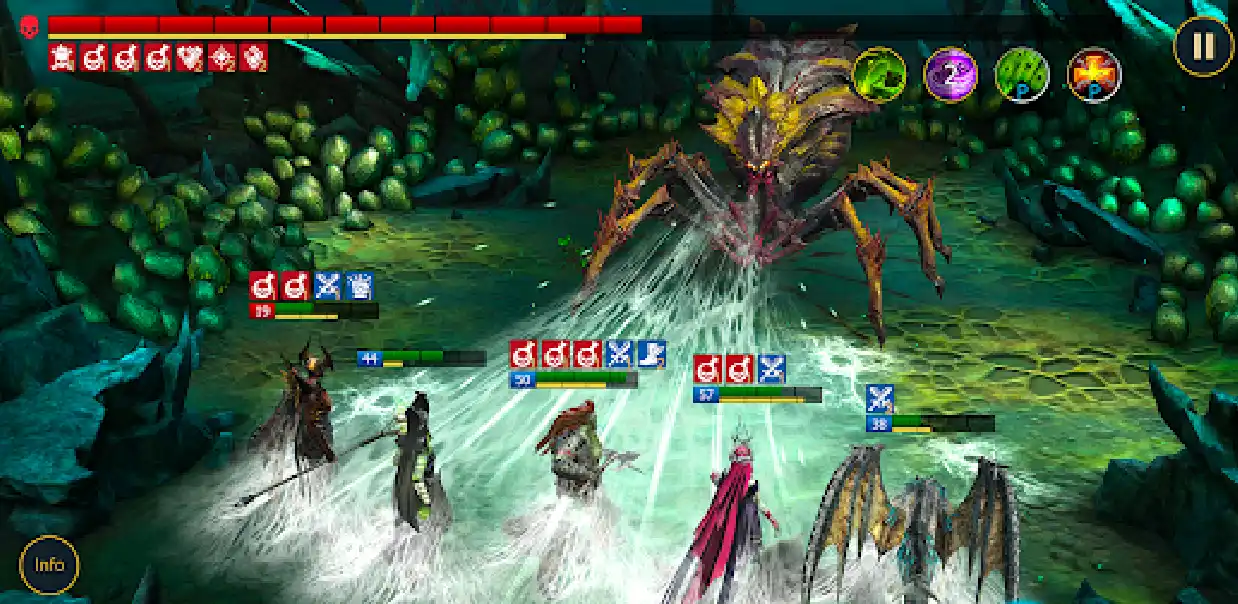Select the green spotted passive skill icon

click(1022, 75)
